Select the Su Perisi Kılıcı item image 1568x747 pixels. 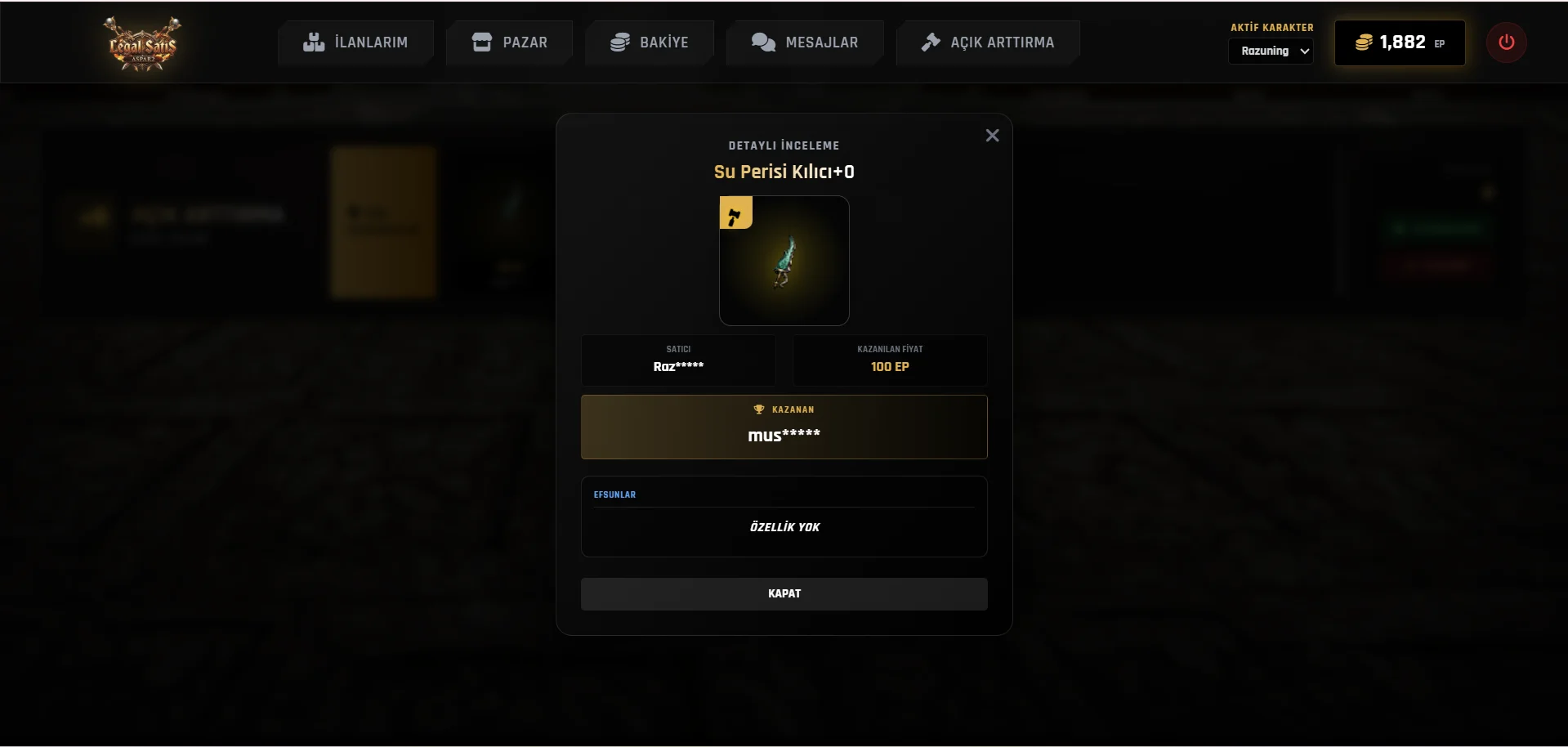pos(784,261)
